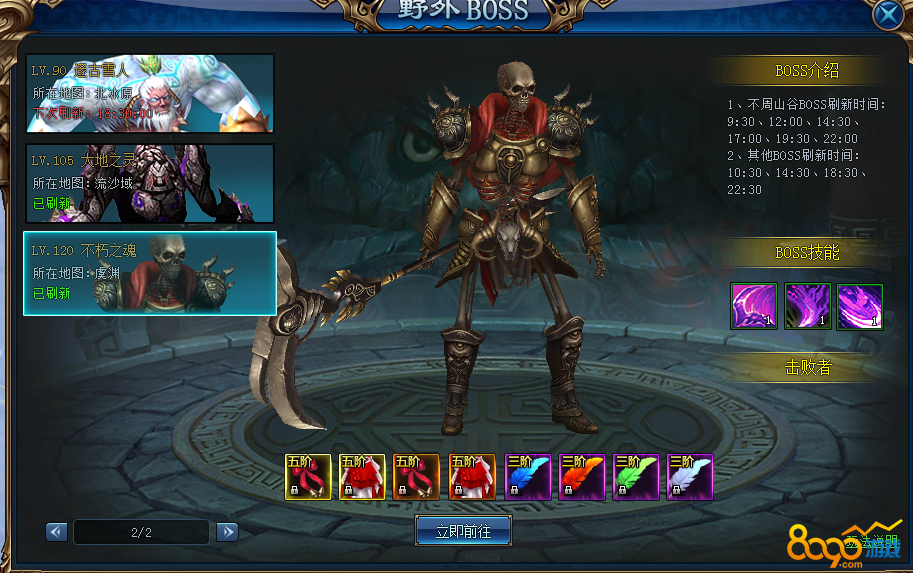Select the LV.120 不朽之魂 boss entry
The width and height of the screenshot is (913, 573).
150,273
